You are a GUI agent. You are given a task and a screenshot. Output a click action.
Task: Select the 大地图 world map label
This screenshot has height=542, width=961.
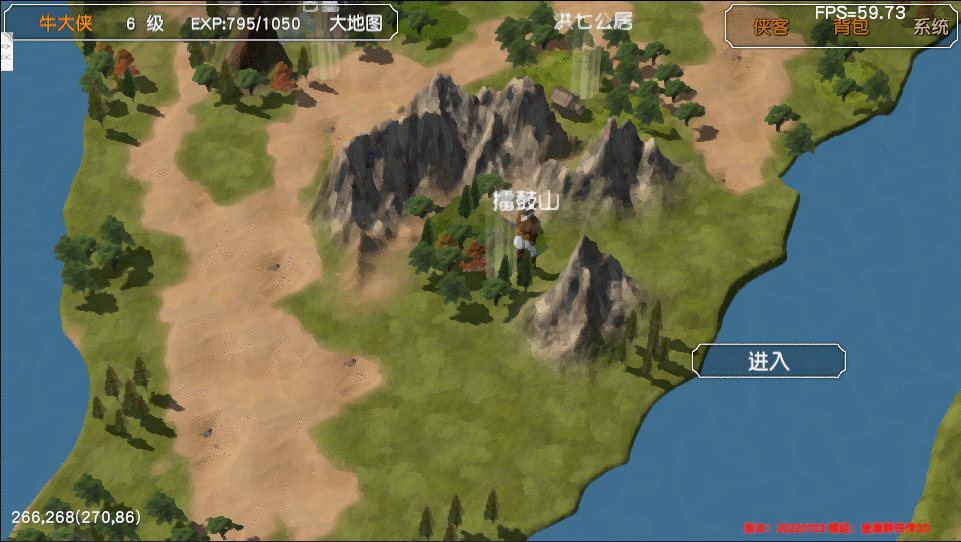(x=356, y=23)
